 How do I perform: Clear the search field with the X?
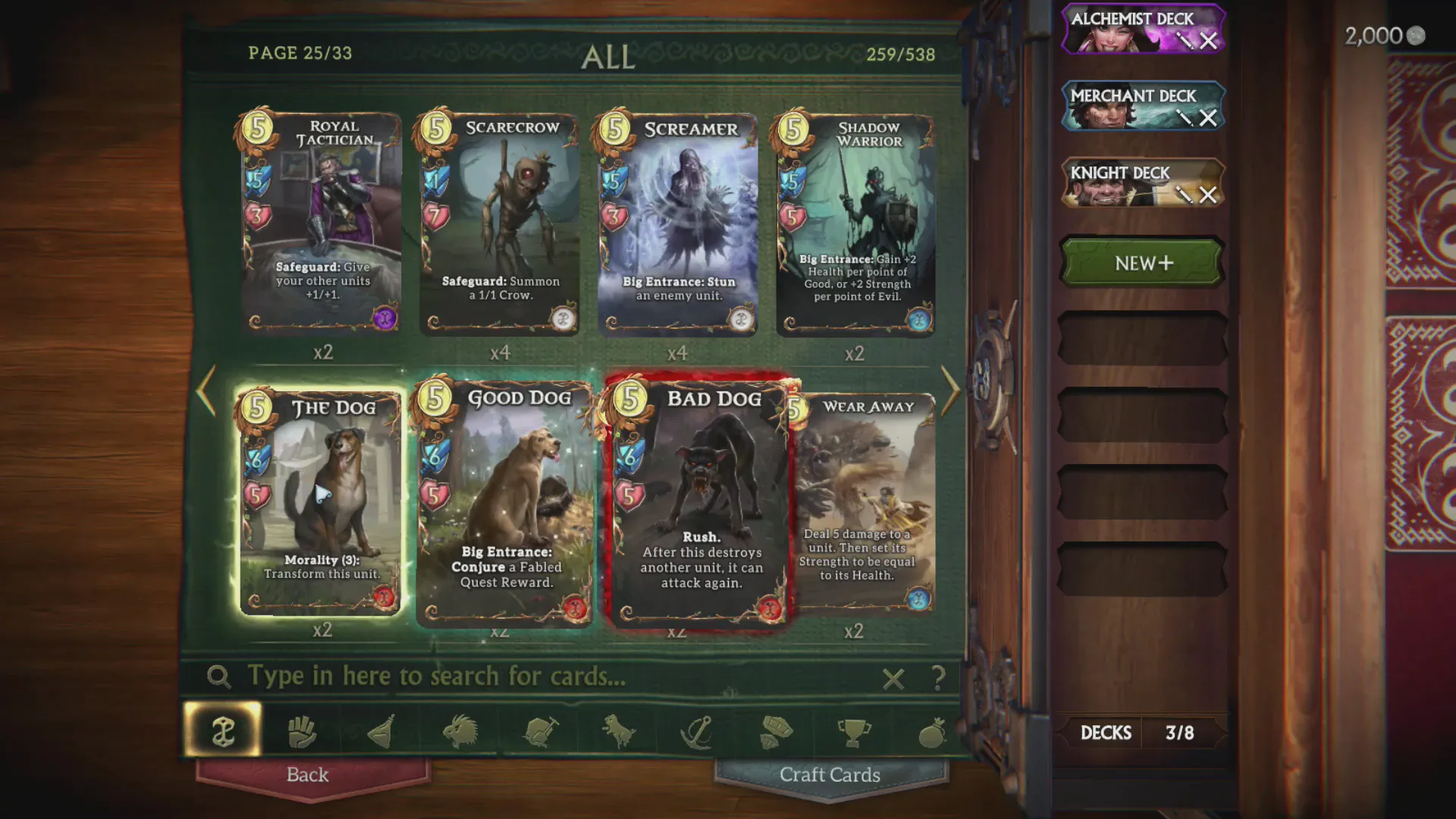pos(893,679)
